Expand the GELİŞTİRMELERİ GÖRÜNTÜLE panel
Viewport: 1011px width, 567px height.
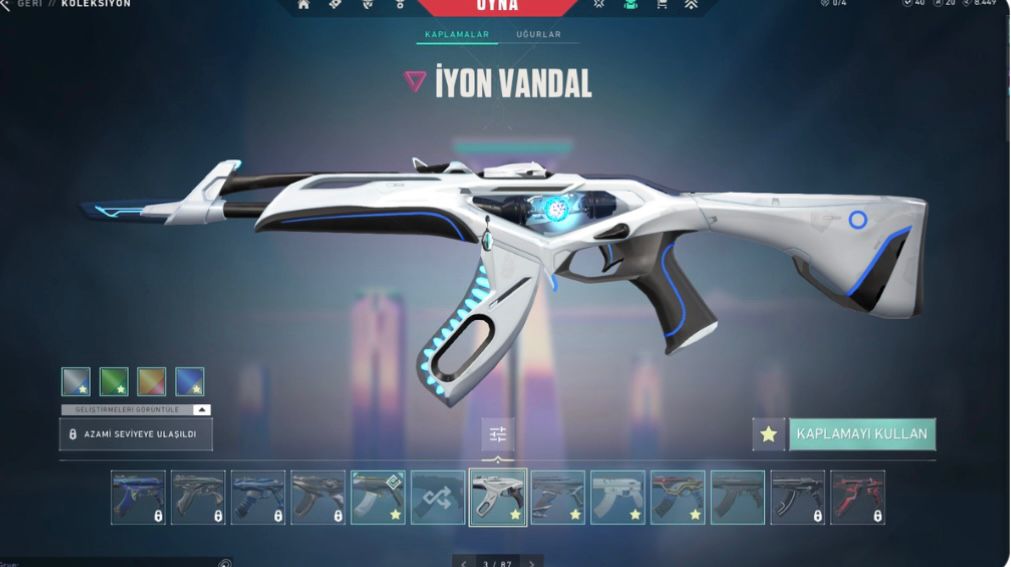point(136,409)
